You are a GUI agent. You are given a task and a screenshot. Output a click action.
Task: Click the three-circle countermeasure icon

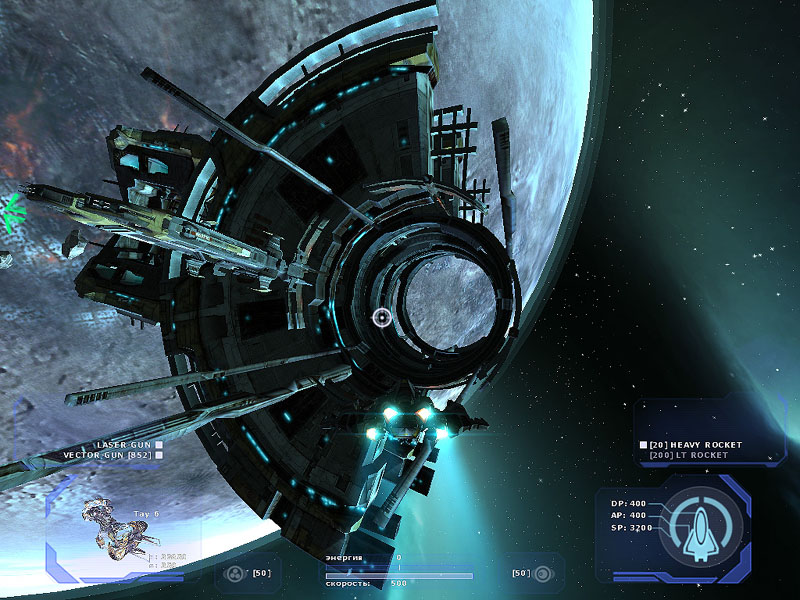233,574
